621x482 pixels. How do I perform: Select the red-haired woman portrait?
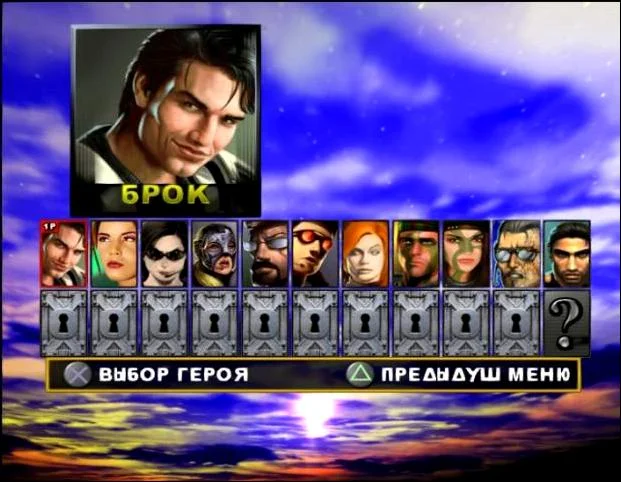coord(365,254)
